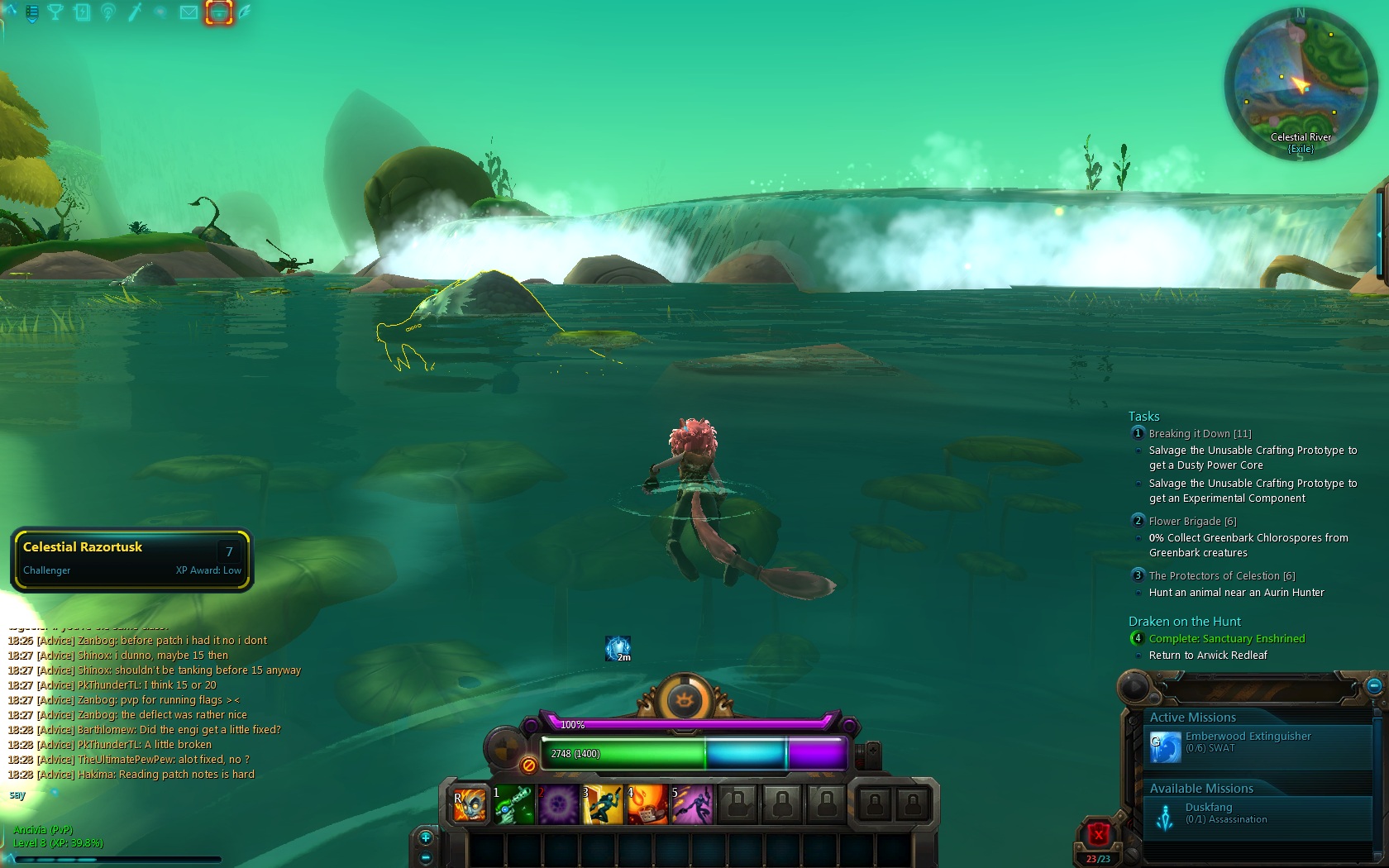Trigger the R innate ability icon
Viewport: 1389px width, 868px height.
click(468, 804)
